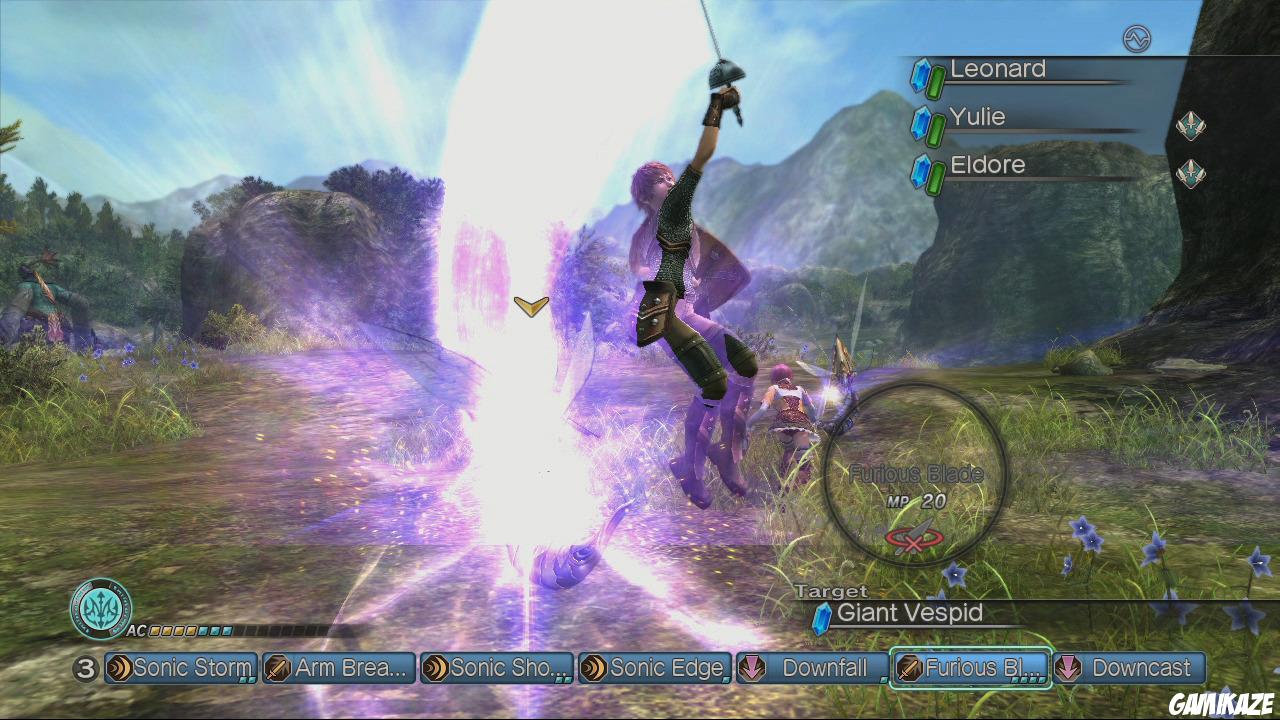Activate the Sonic Storm skill

click(x=181, y=668)
